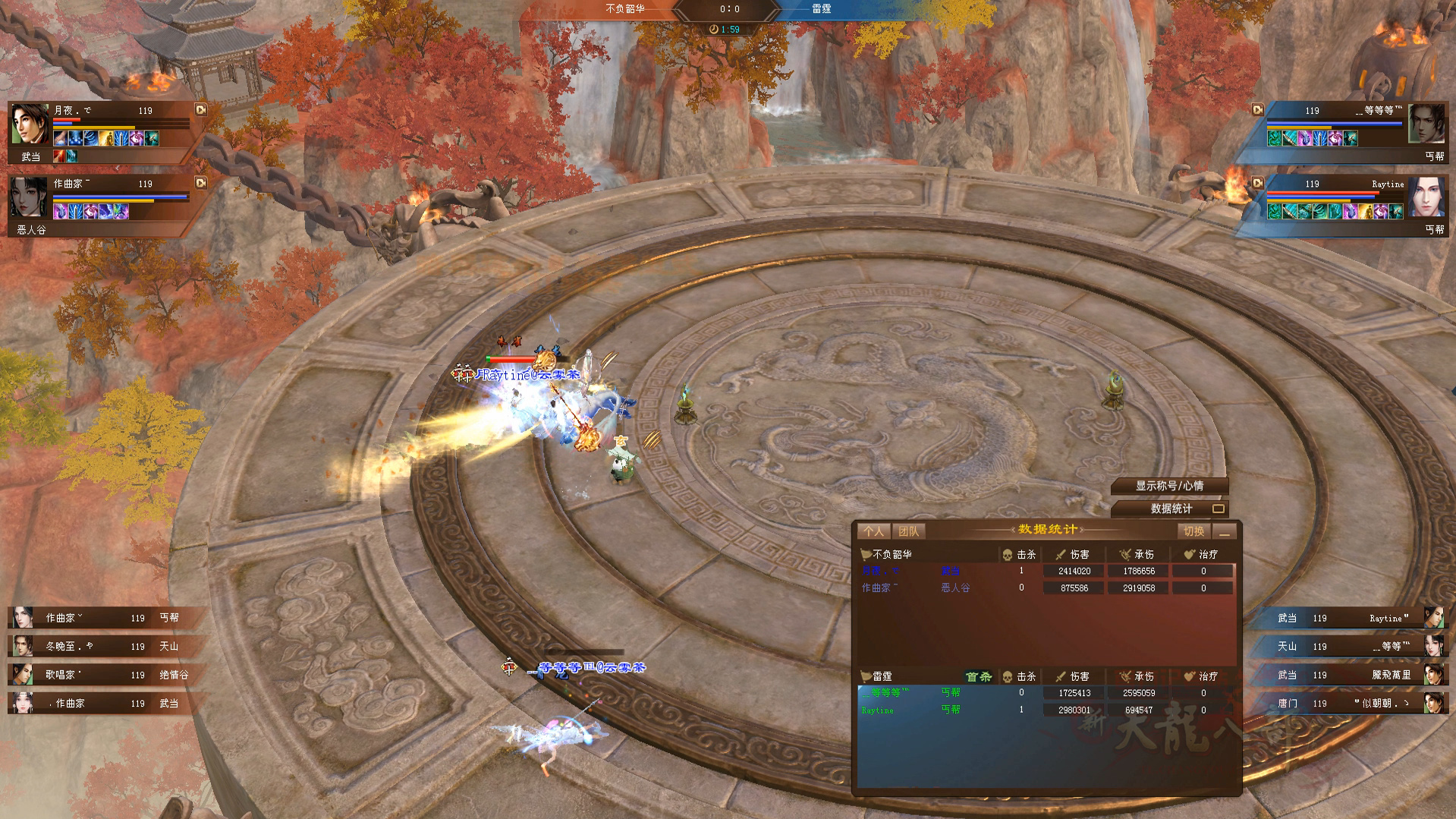1456x819 pixels.
Task: Spectate Raytine using the camera icon
Action: click(x=1257, y=183)
